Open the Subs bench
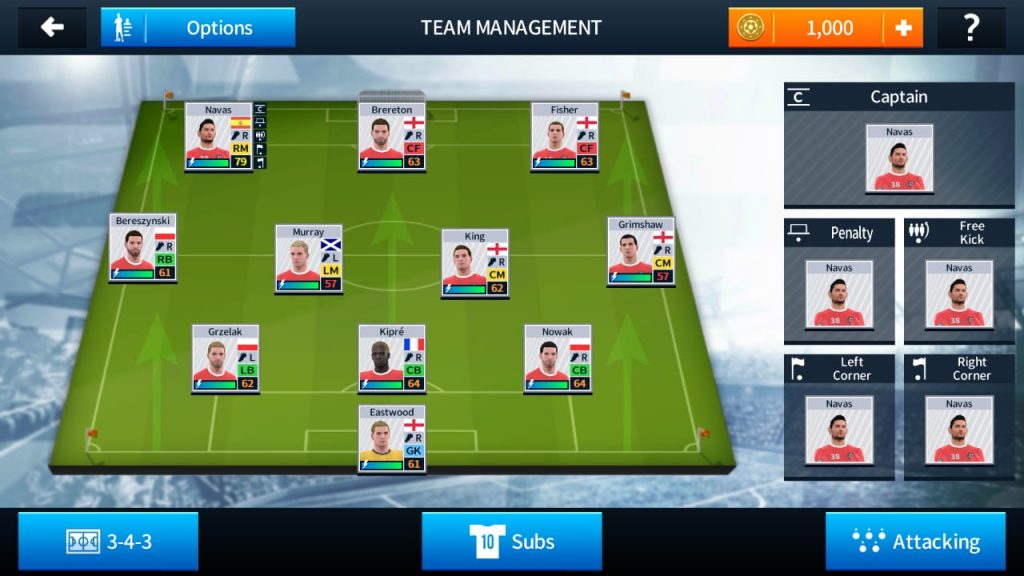This screenshot has width=1024, height=576. (x=512, y=541)
